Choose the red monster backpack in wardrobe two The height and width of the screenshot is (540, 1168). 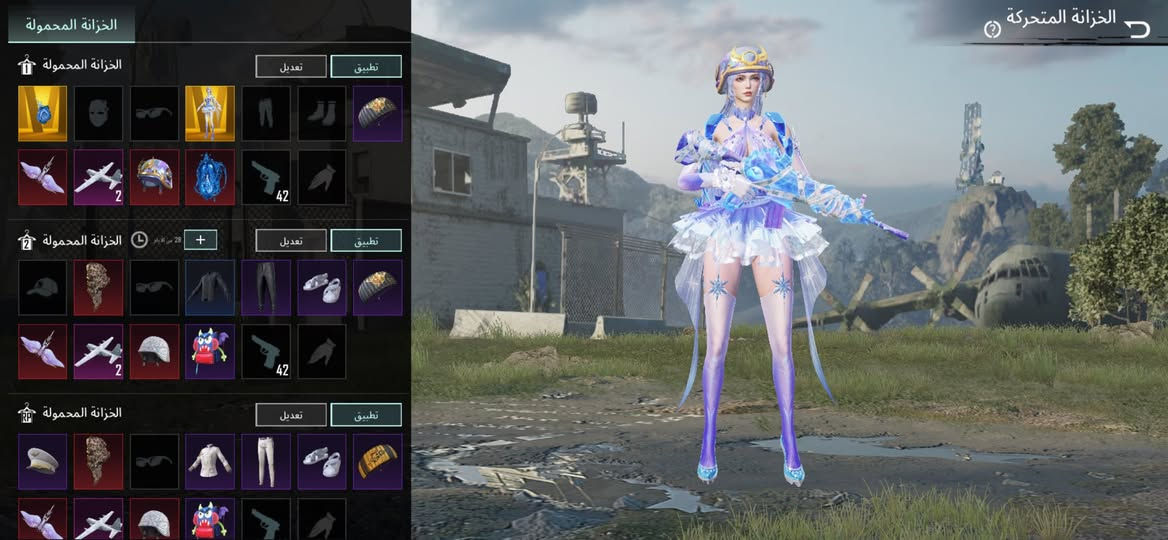click(x=210, y=351)
